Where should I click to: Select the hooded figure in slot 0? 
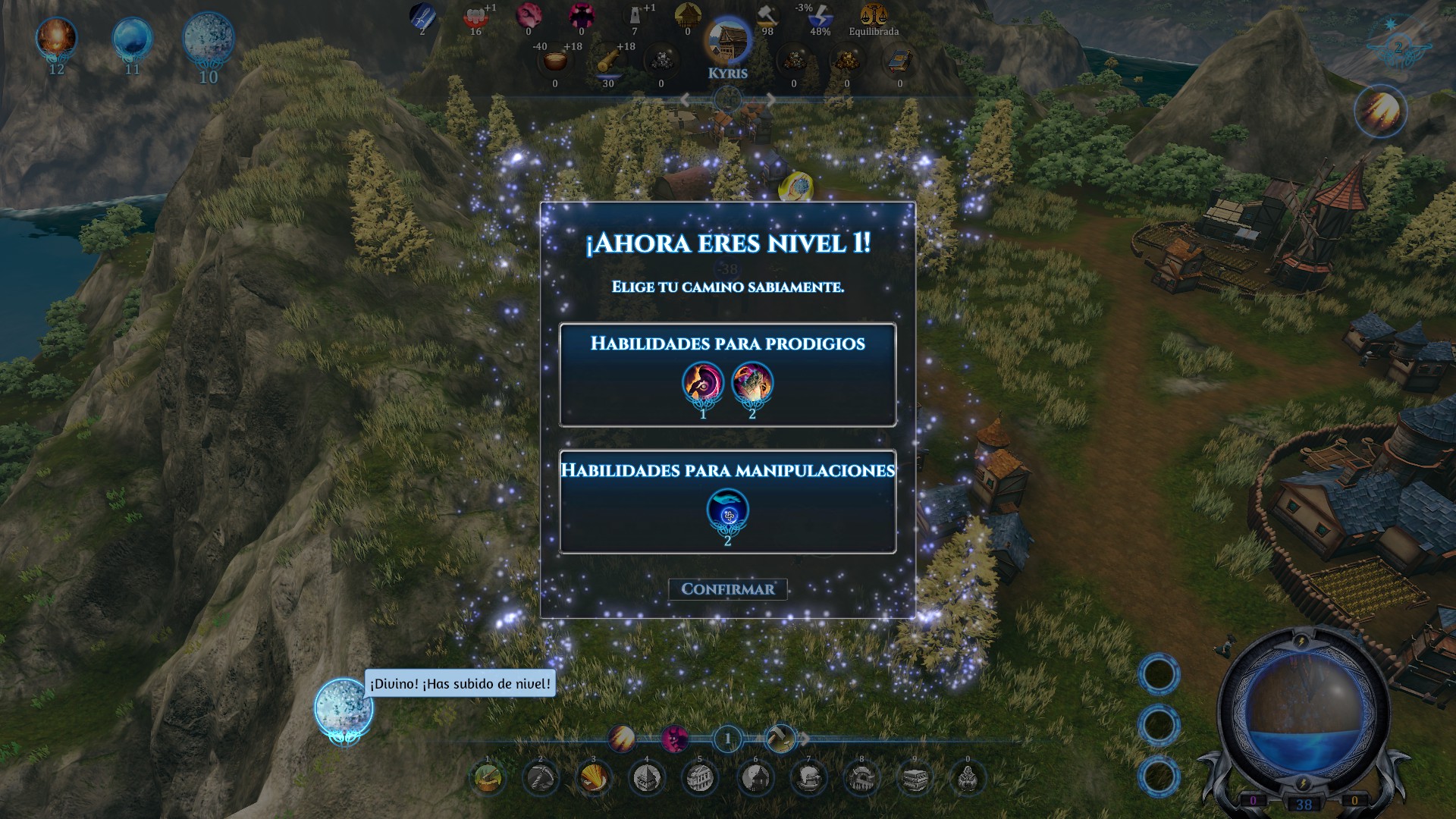tap(968, 777)
